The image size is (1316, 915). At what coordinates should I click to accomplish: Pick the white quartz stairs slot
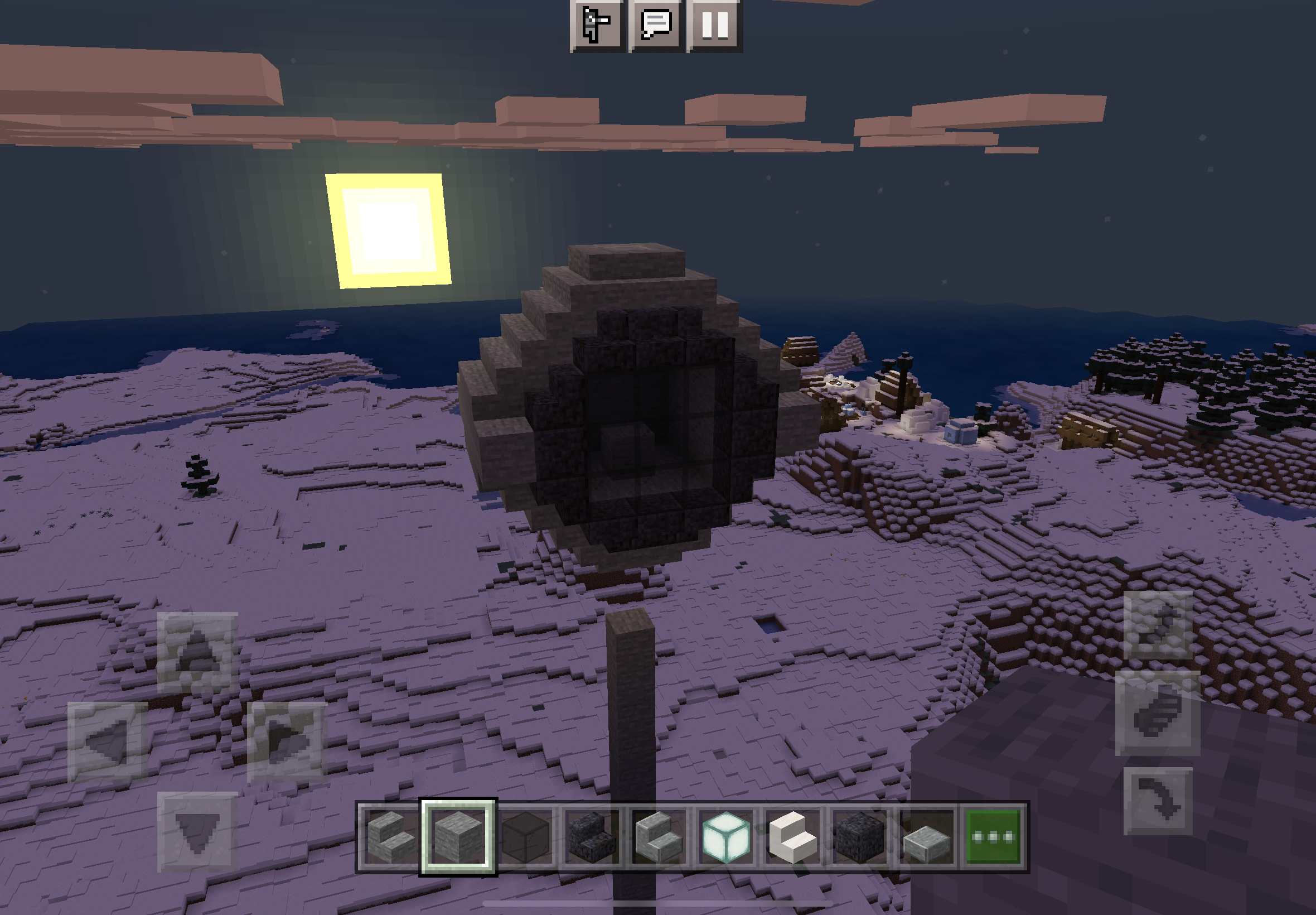coord(792,837)
